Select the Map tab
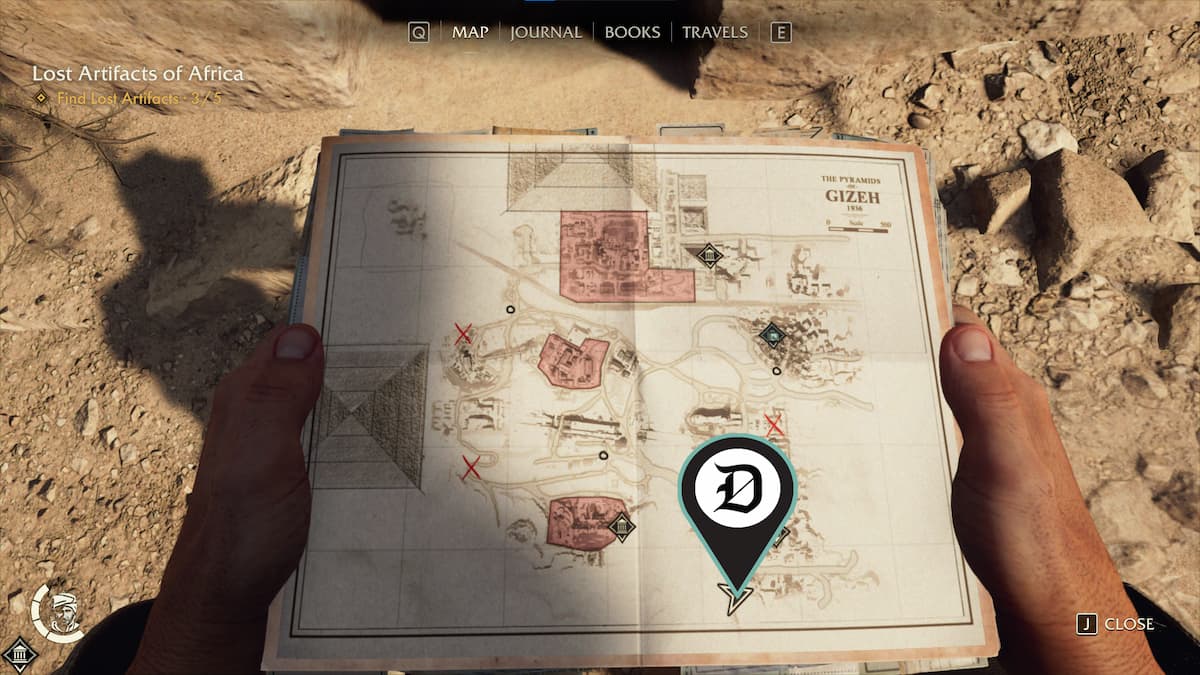Image resolution: width=1200 pixels, height=675 pixels. tap(470, 32)
